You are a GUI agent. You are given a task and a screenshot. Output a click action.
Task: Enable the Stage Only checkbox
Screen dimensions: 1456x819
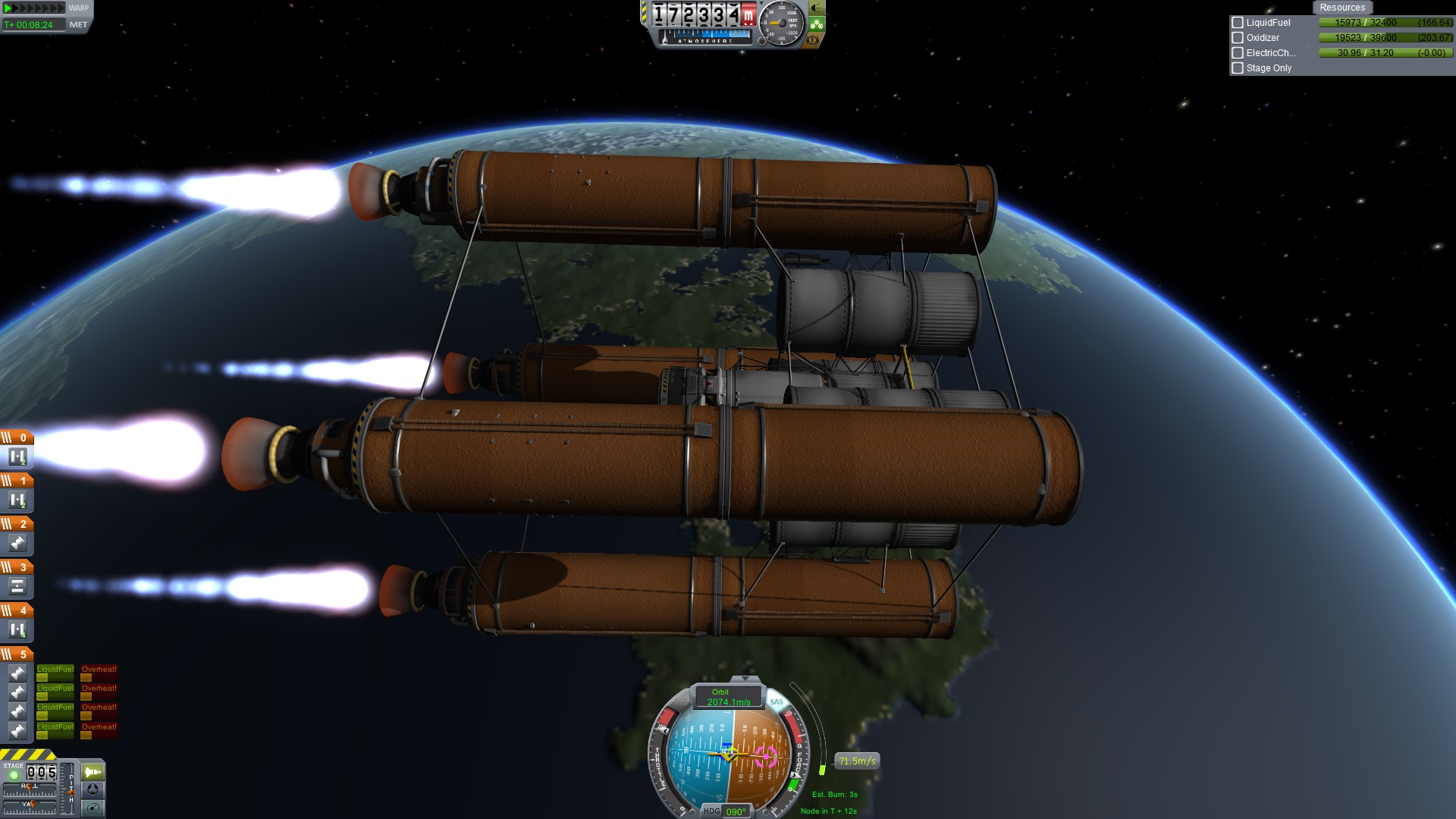pos(1238,68)
